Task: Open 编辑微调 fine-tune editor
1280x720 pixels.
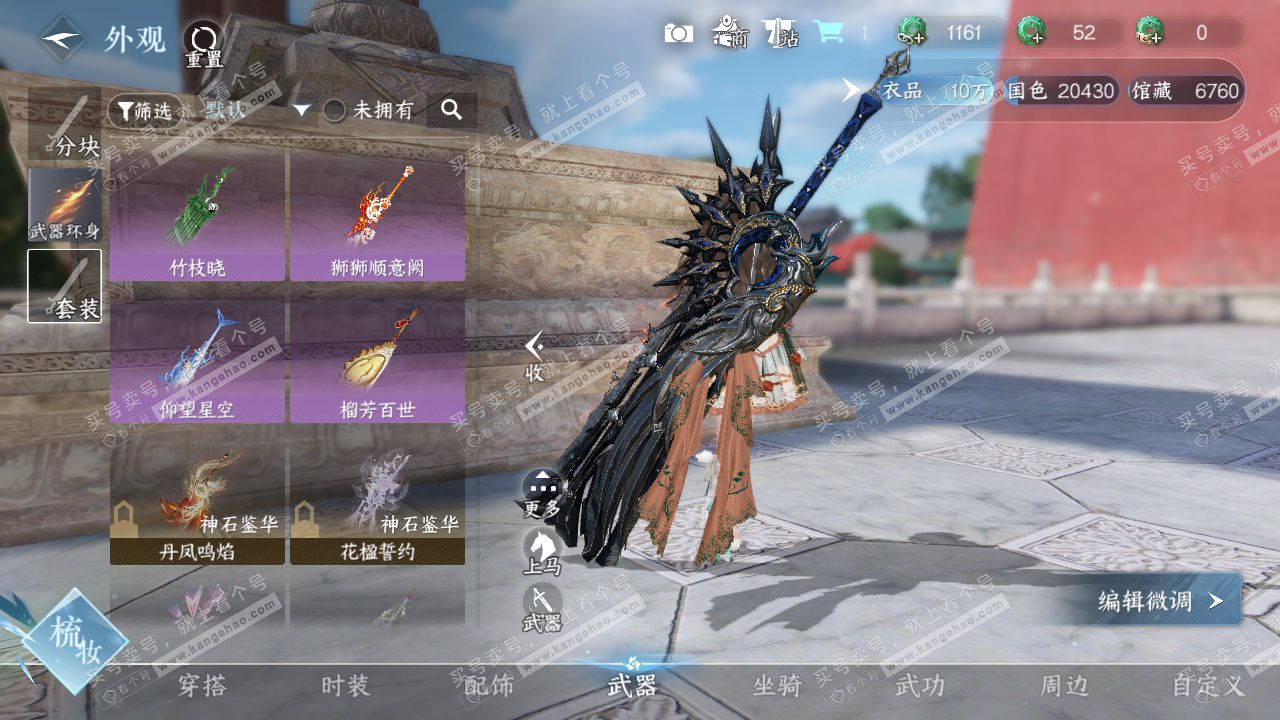Action: click(1158, 600)
